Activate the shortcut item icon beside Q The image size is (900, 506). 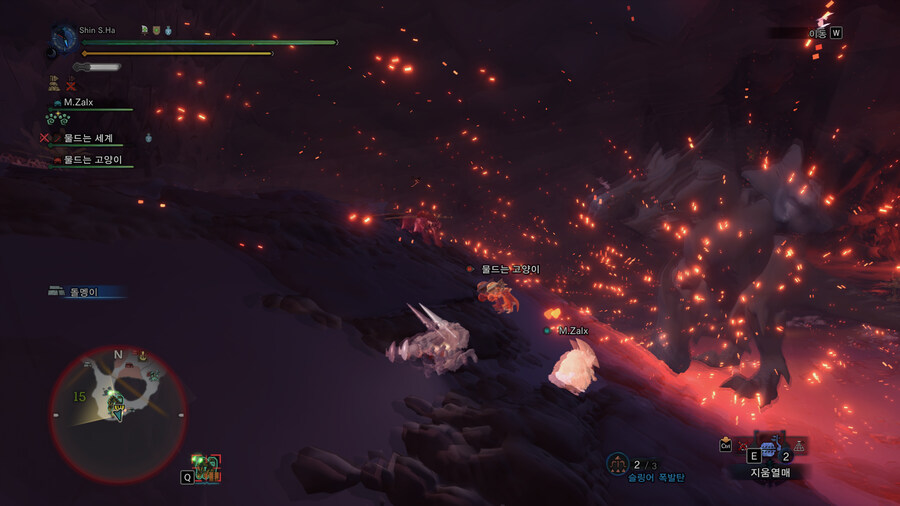pyautogui.click(x=207, y=467)
